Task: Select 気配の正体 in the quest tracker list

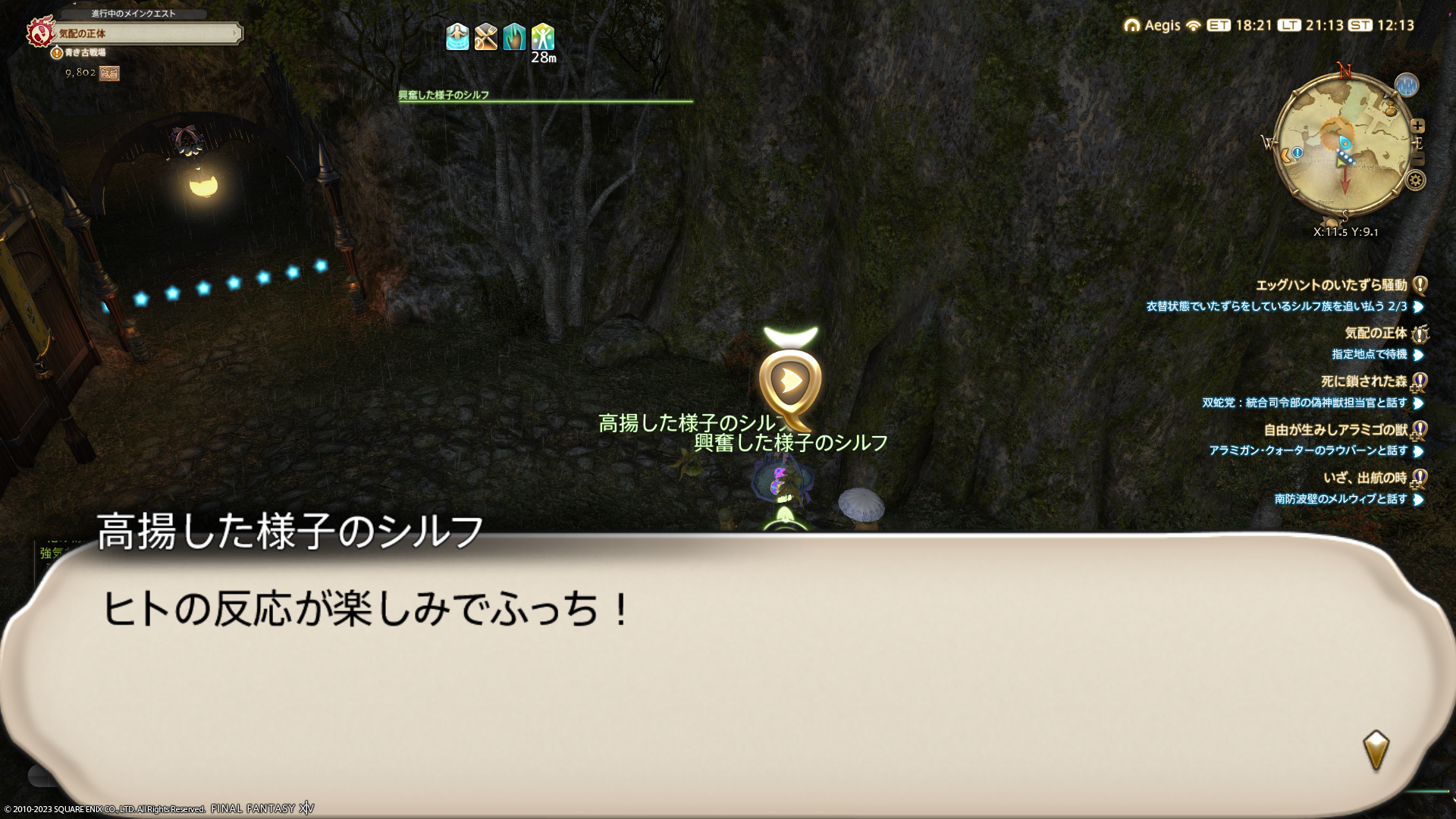Action: click(1375, 333)
